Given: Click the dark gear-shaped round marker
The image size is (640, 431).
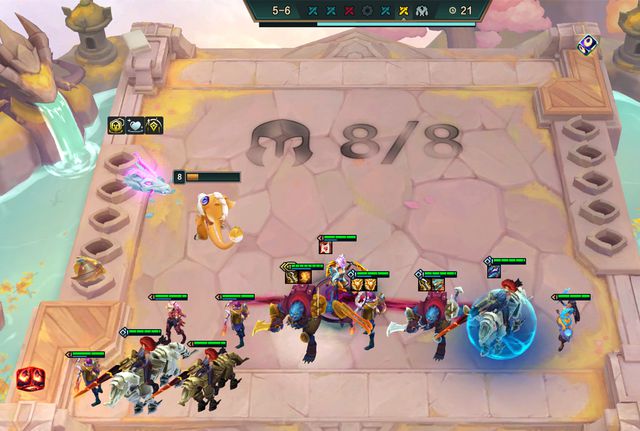Looking at the screenshot, I should 367,10.
